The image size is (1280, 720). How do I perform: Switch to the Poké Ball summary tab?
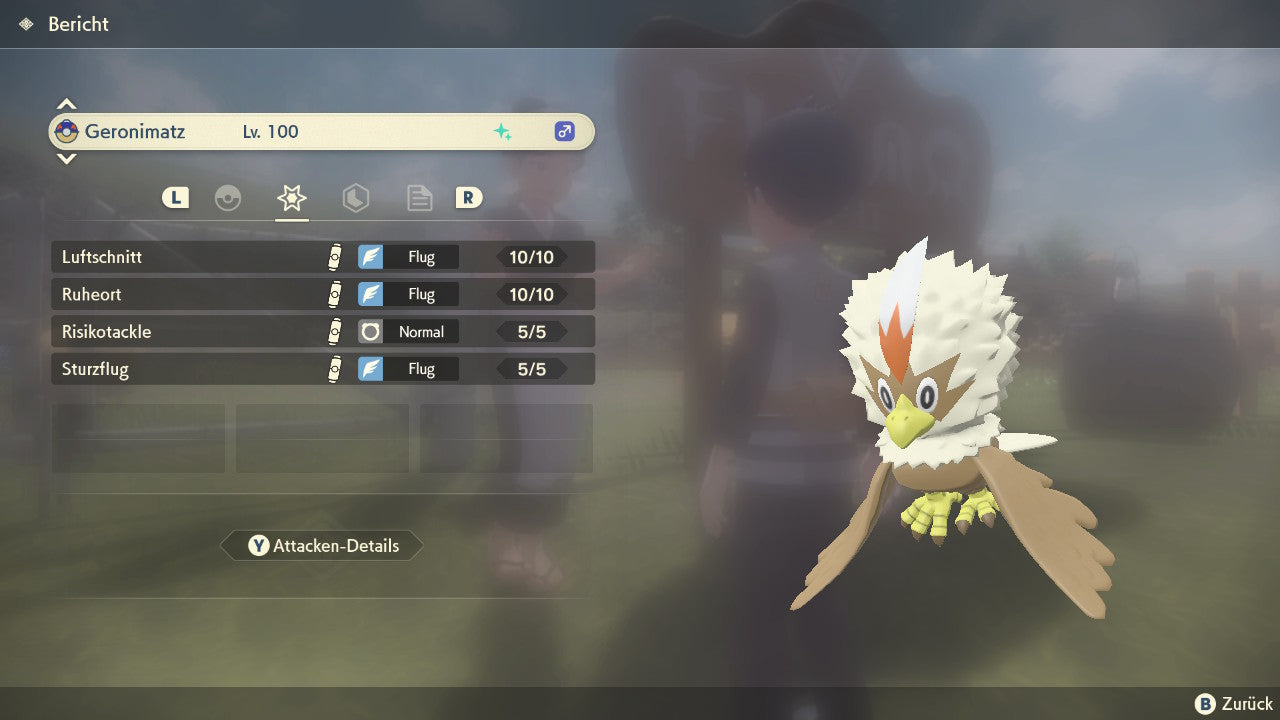[x=228, y=198]
